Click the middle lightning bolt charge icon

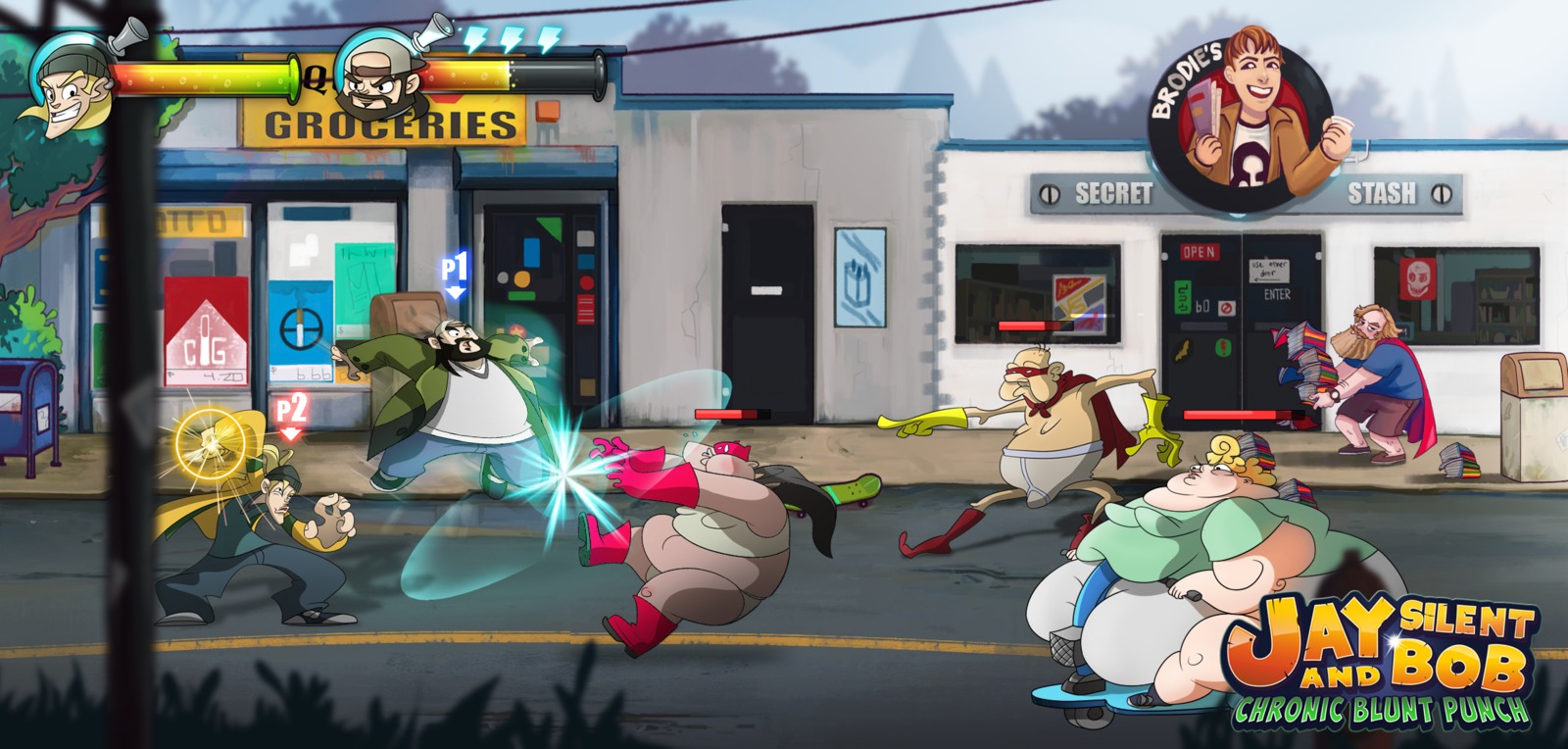coord(513,37)
